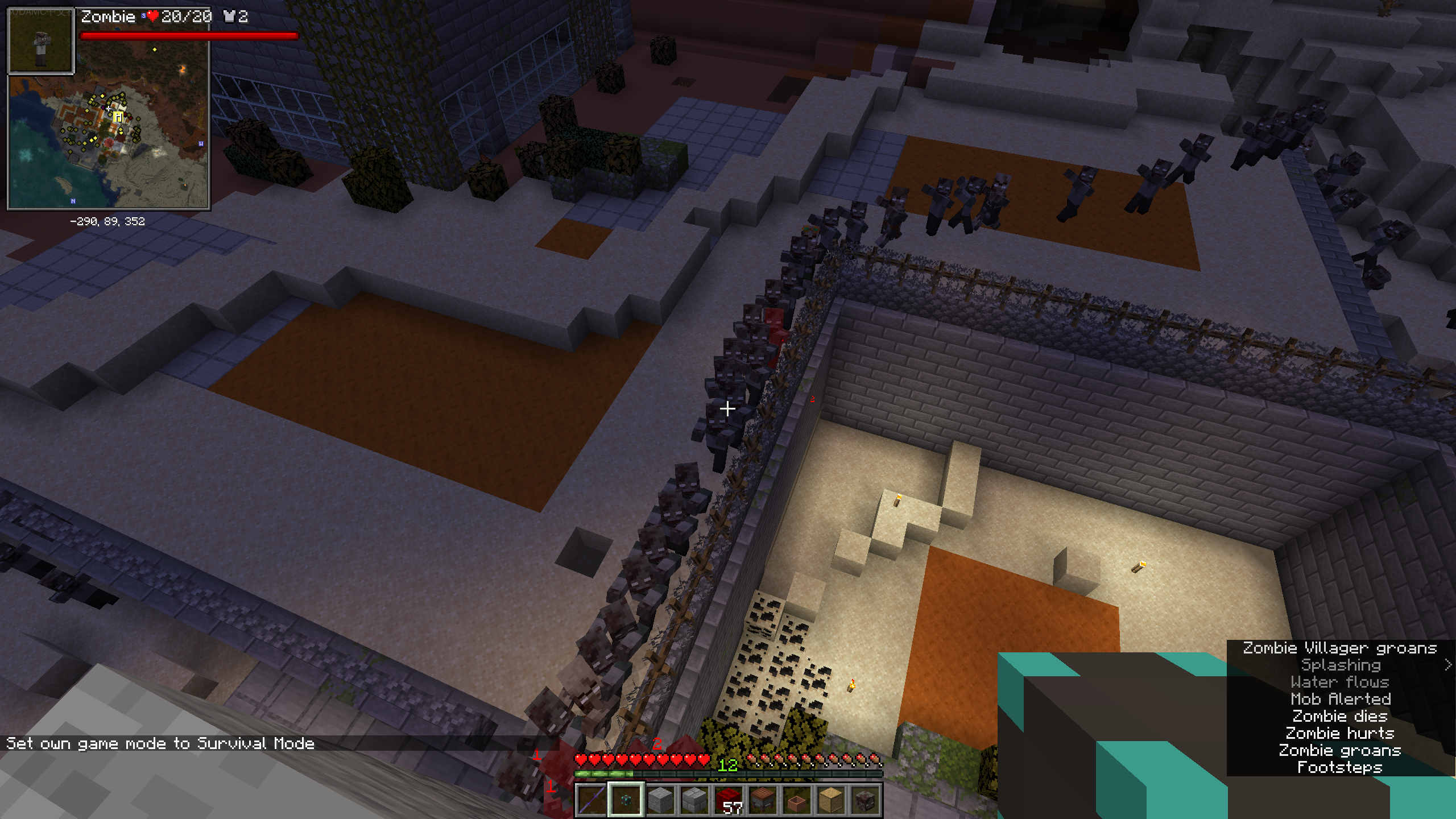
Task: Select the light wooden plank block slot
Action: click(x=831, y=799)
